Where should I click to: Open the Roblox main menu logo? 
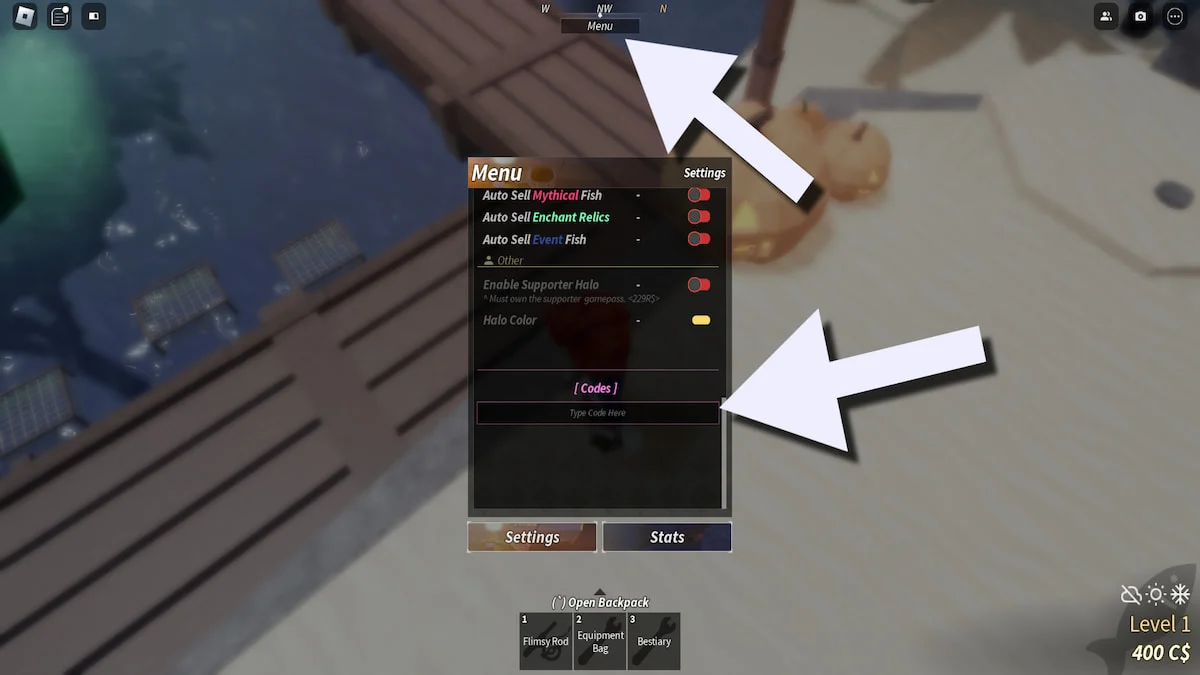coord(25,16)
